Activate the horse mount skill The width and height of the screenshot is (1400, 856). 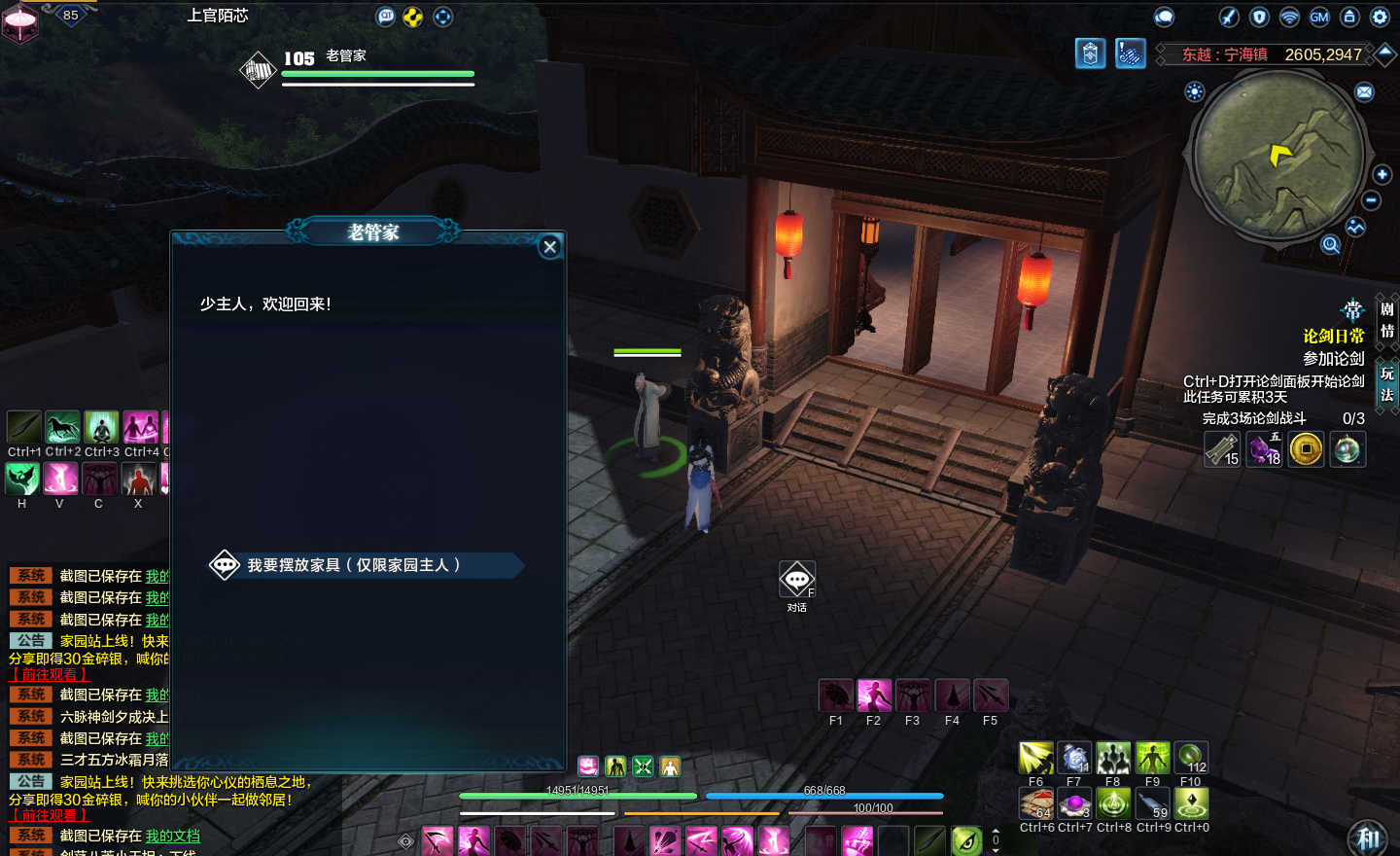(62, 427)
